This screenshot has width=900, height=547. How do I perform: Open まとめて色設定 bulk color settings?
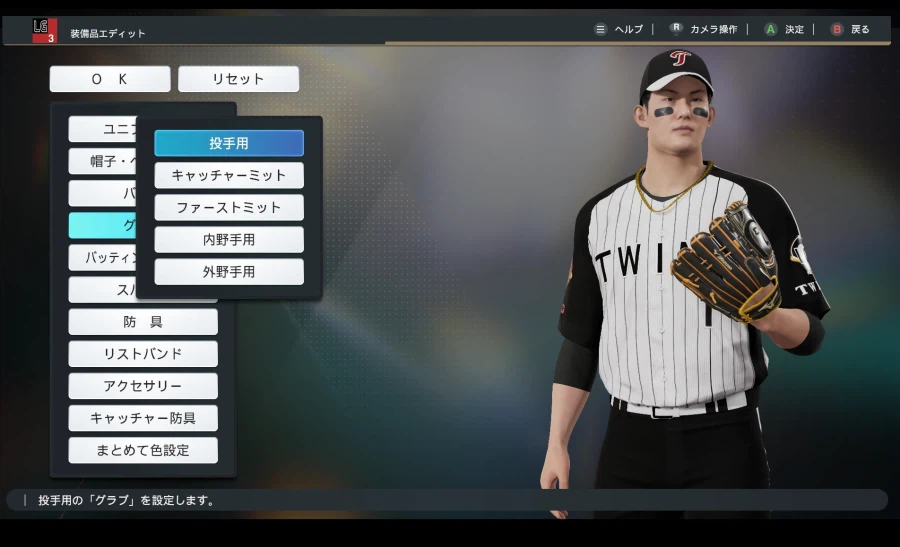[x=143, y=450]
